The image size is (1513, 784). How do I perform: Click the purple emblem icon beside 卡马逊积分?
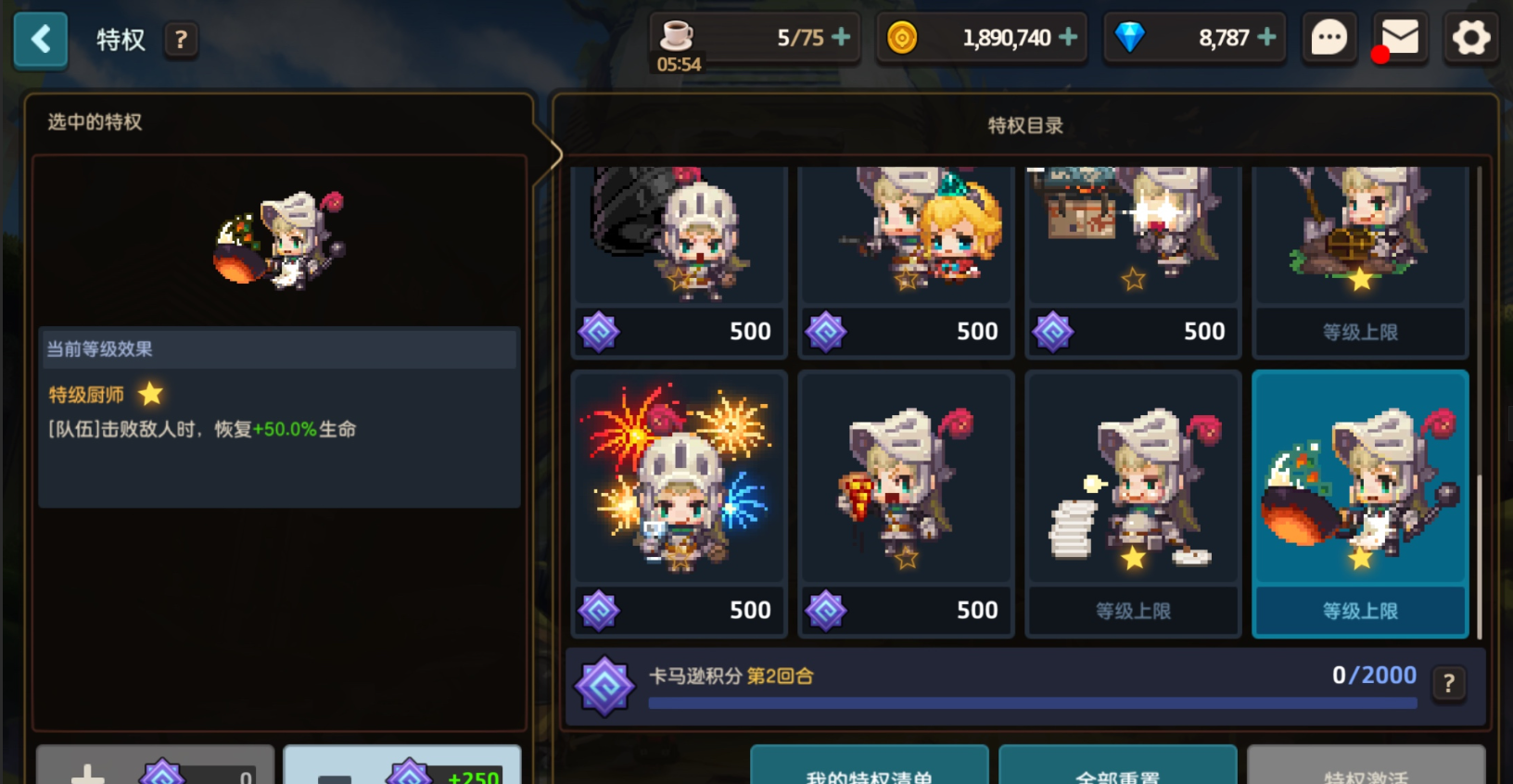pyautogui.click(x=604, y=681)
